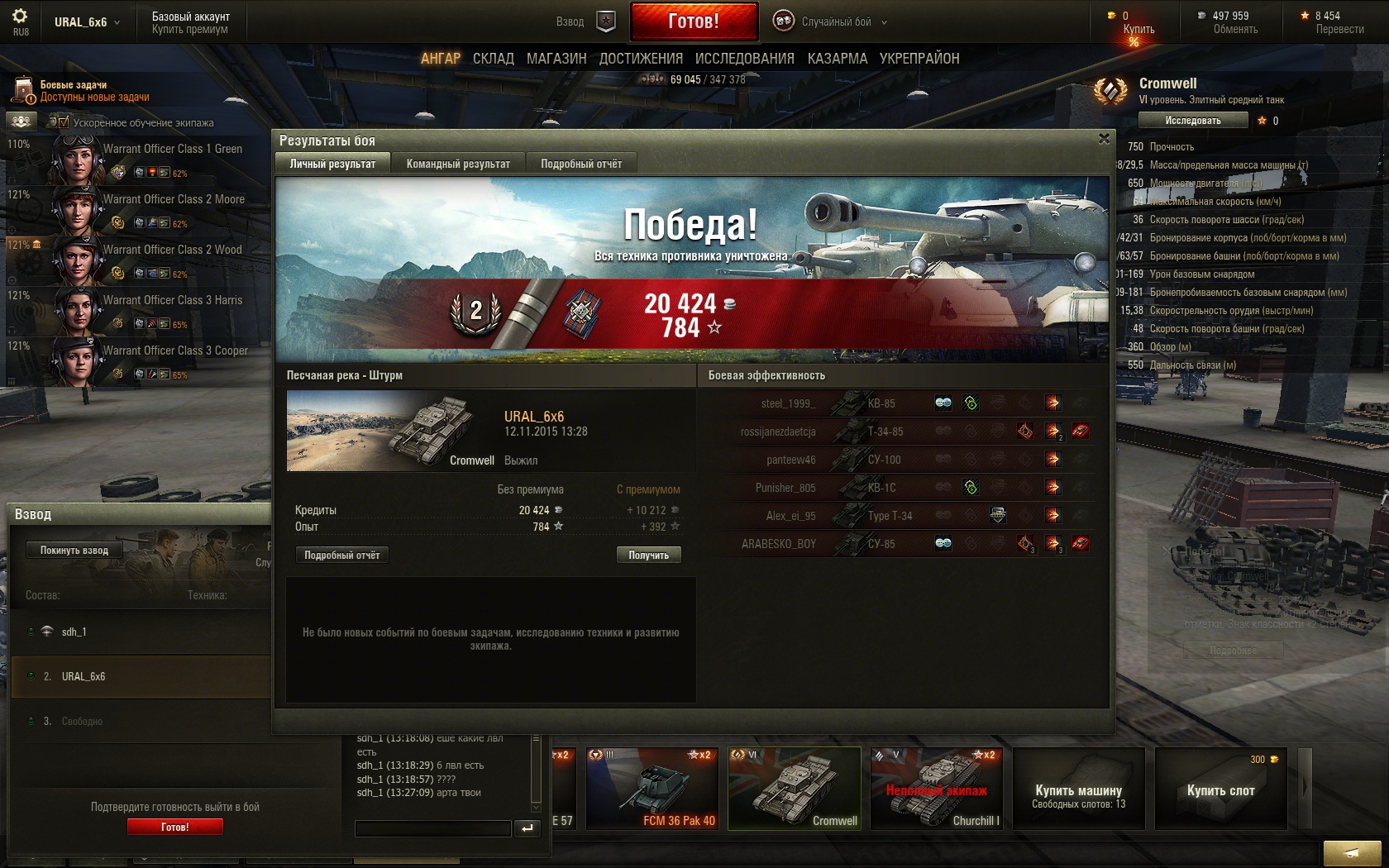Click the Купить слот tile

1220,788
